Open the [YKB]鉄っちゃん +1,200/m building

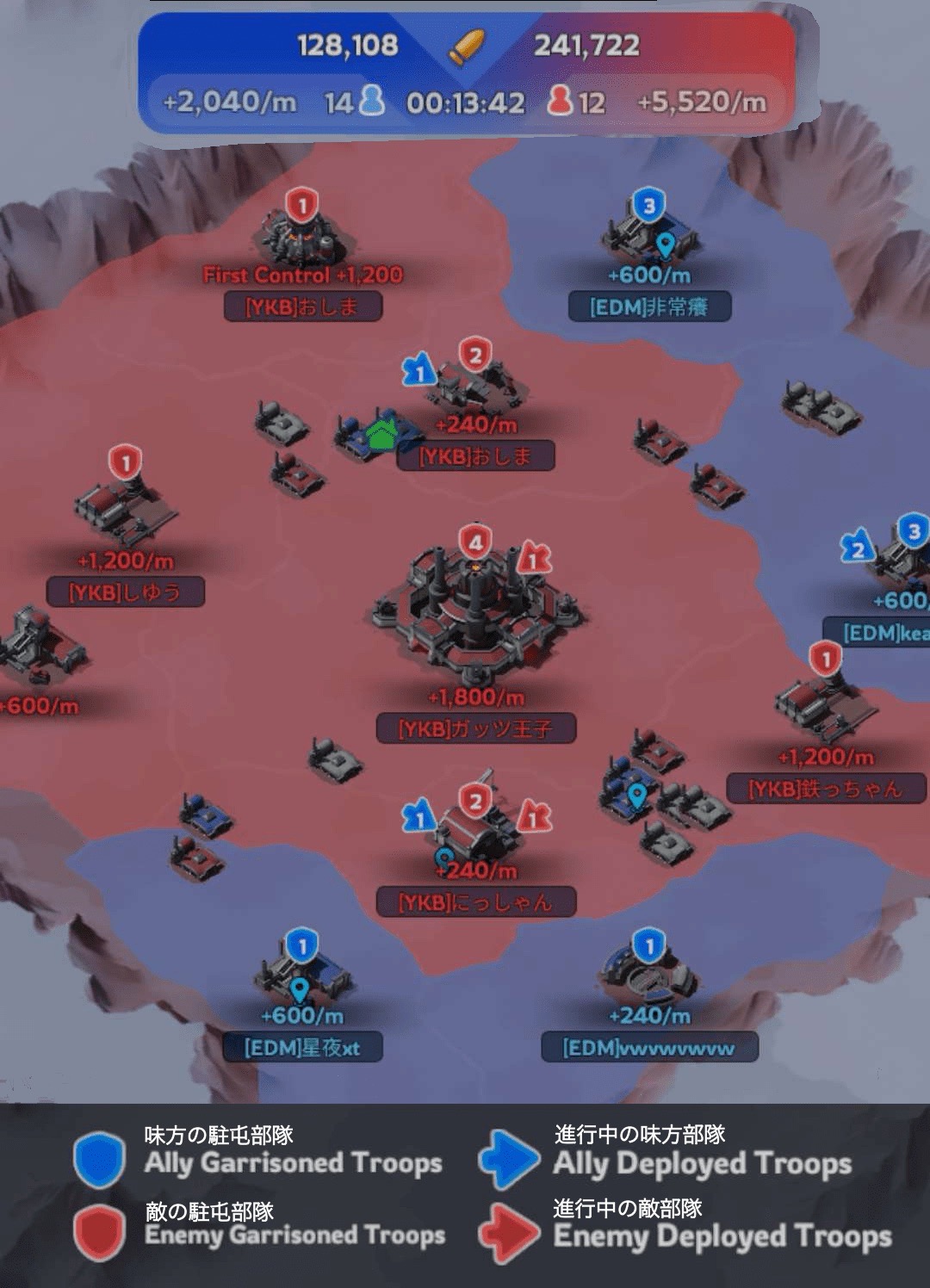[824, 708]
